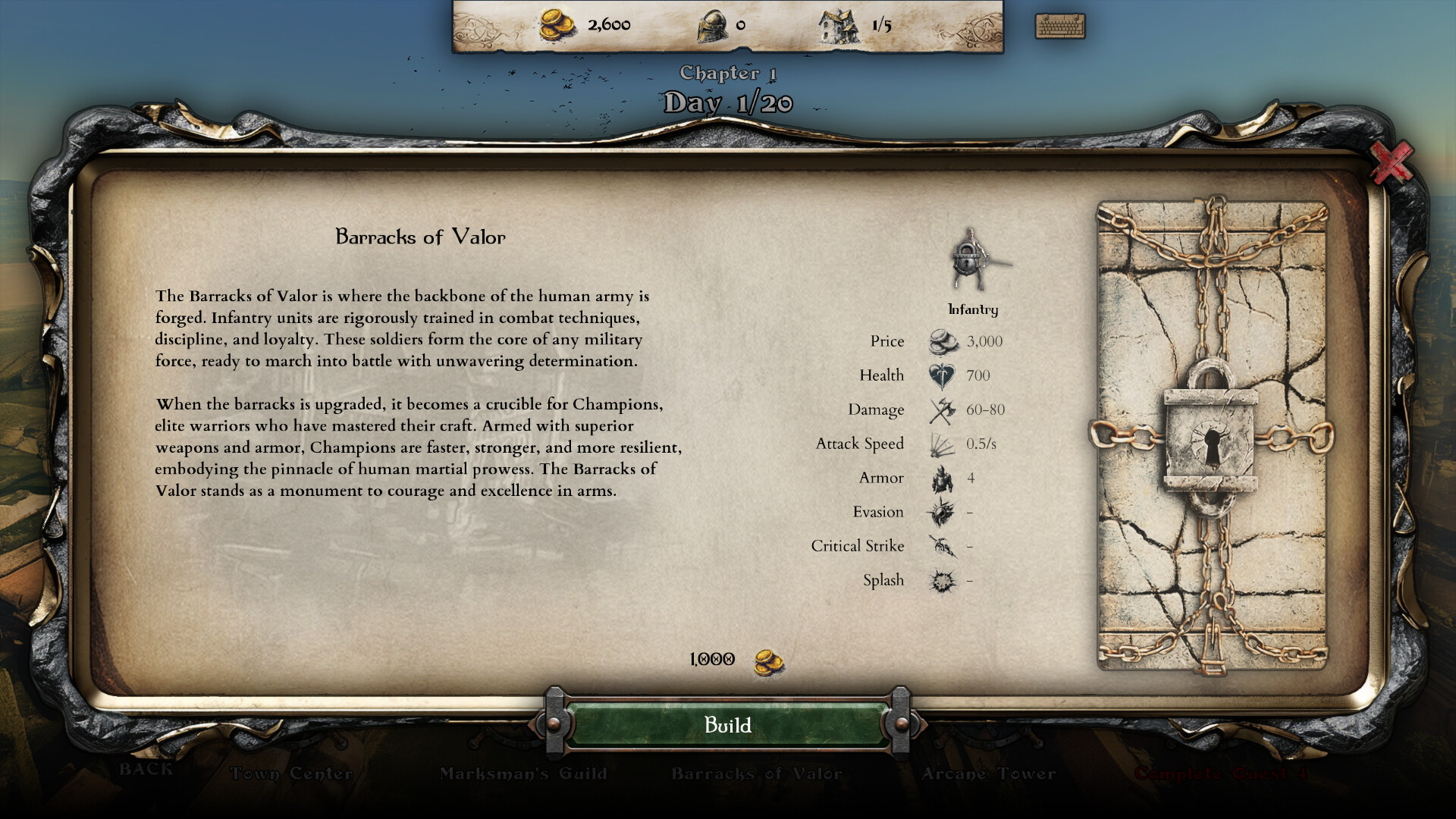Switch to the Marksman's Guild tab

523,774
